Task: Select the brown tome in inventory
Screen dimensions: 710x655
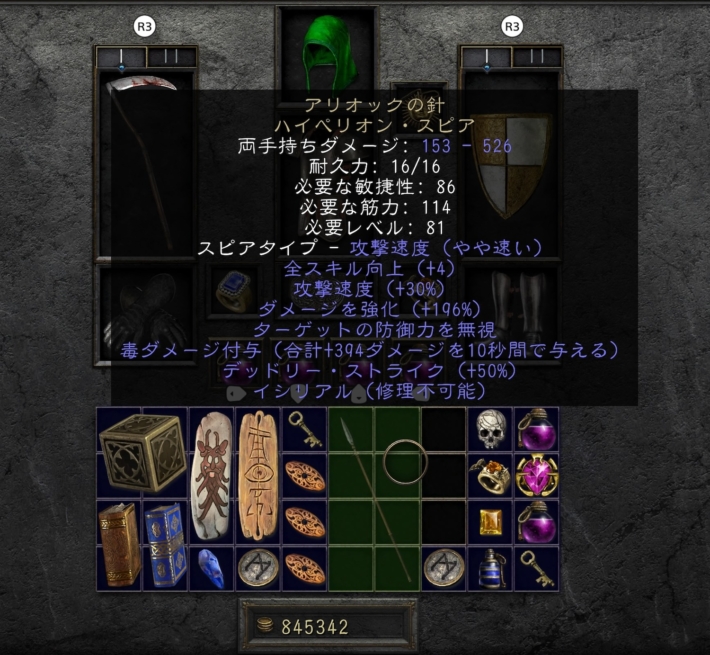Action: point(120,544)
